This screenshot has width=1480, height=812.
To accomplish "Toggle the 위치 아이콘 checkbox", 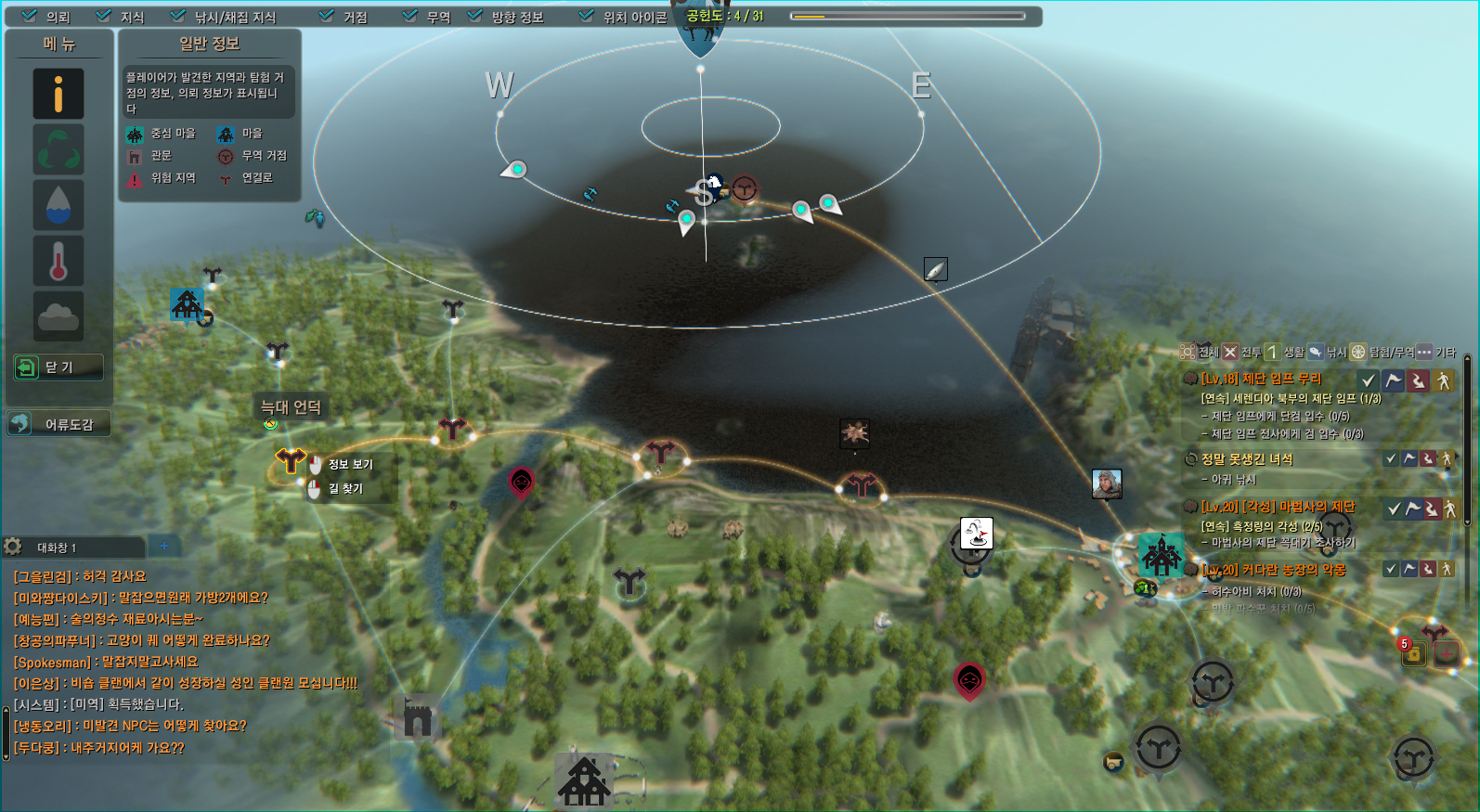I will coord(586,16).
